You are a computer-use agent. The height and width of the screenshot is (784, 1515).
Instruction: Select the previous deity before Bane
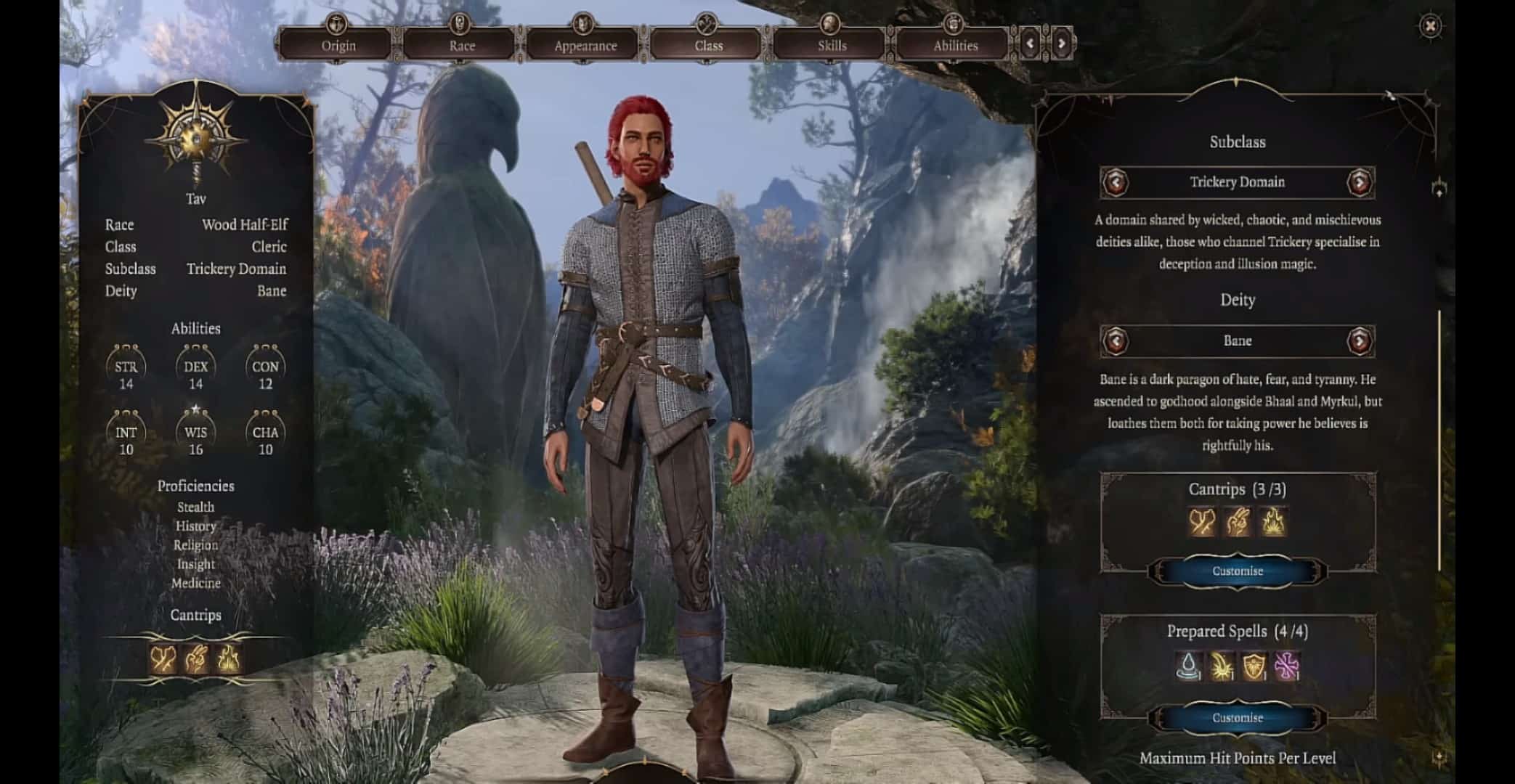(1116, 340)
